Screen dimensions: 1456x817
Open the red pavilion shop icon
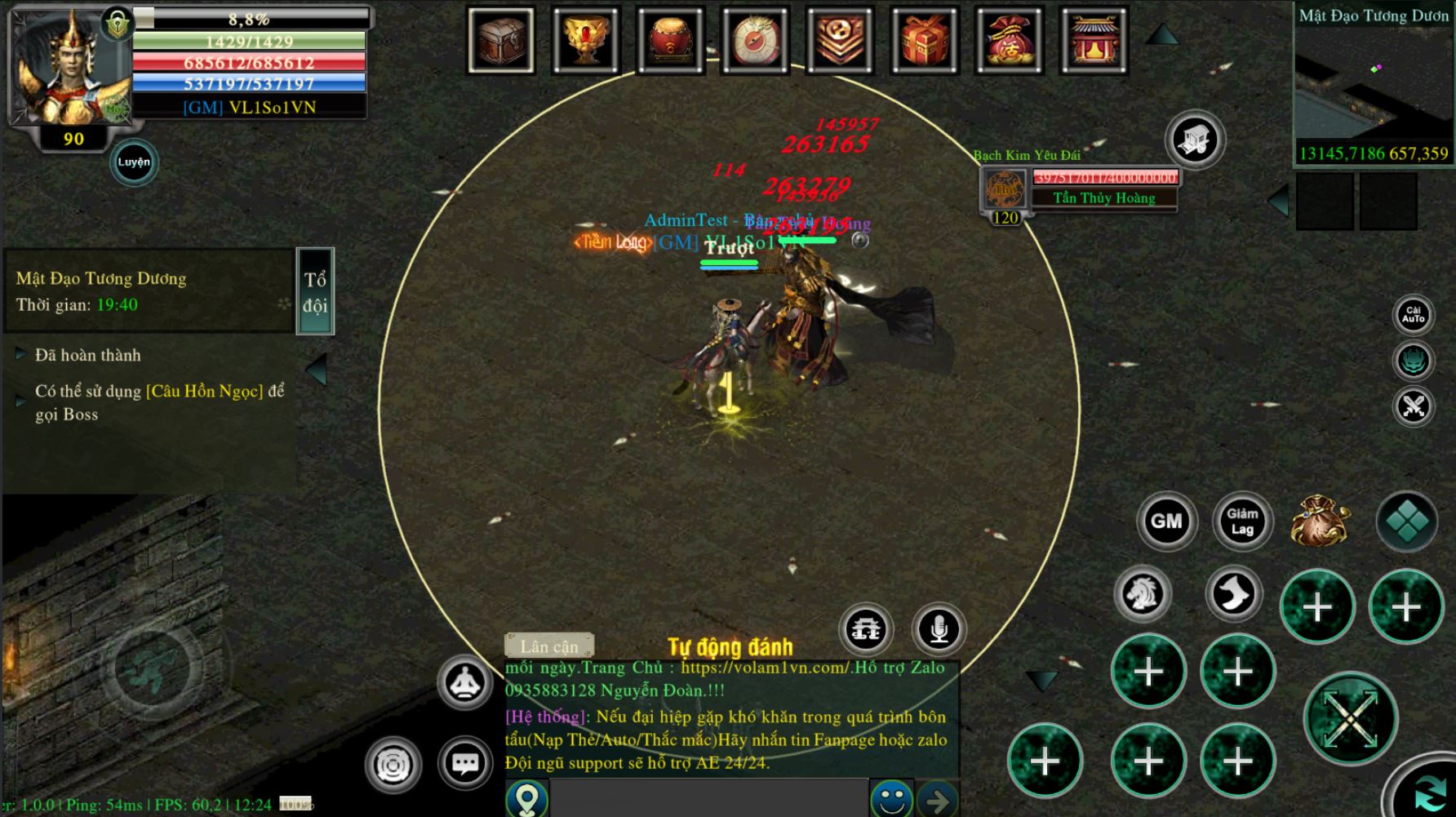[x=1094, y=40]
